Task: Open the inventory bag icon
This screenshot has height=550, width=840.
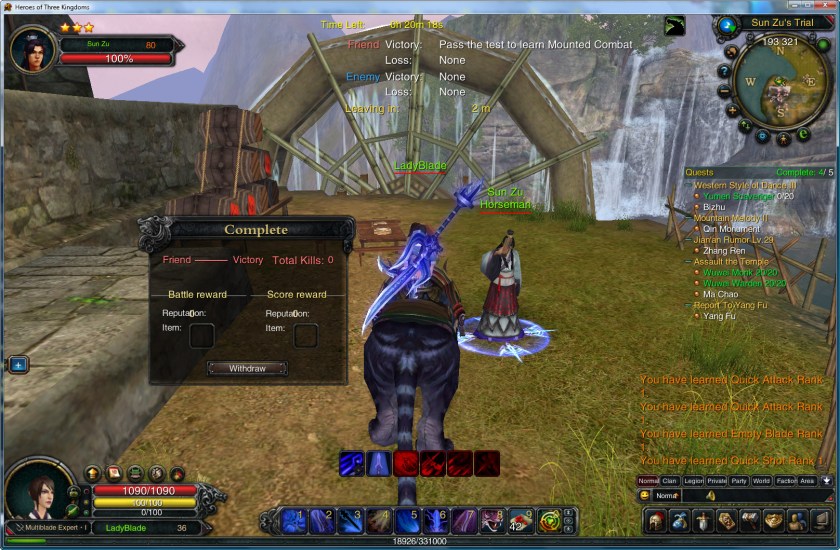Action: 679,521
